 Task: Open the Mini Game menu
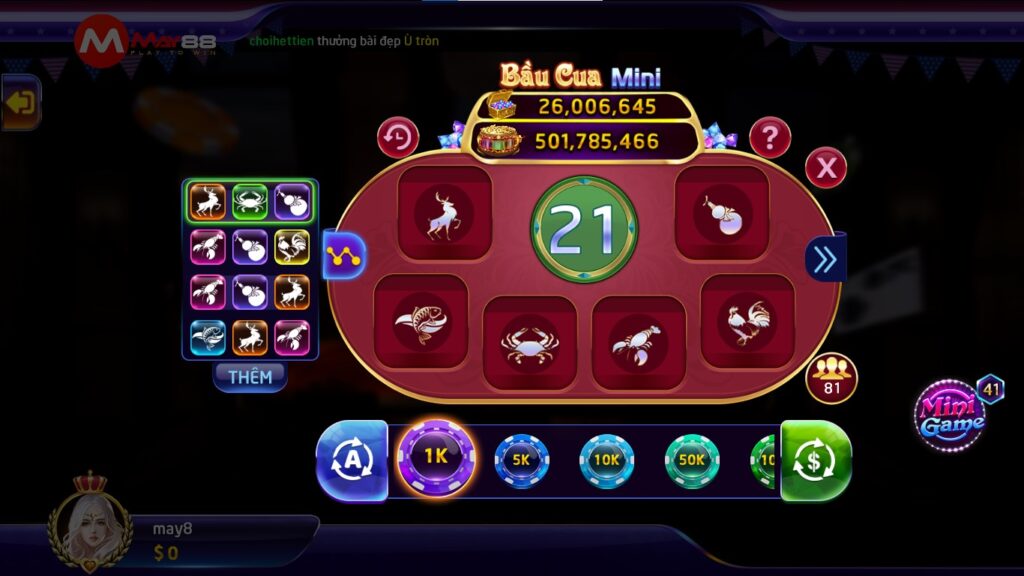tap(951, 414)
